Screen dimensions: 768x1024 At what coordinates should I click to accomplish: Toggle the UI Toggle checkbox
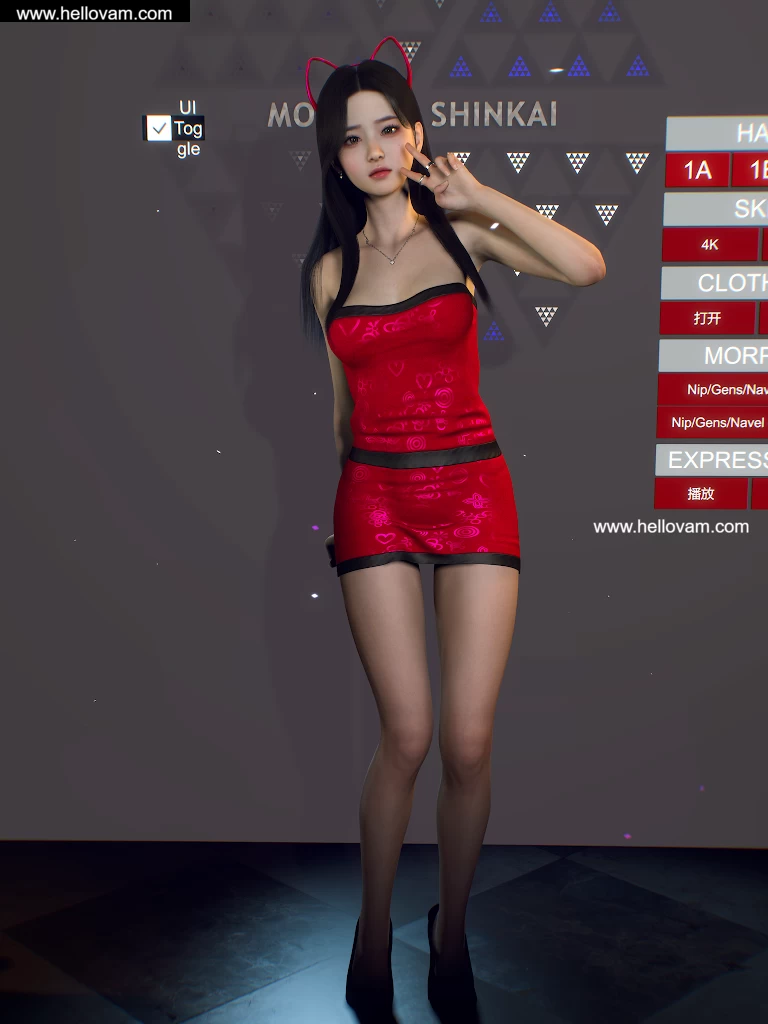pos(159,128)
